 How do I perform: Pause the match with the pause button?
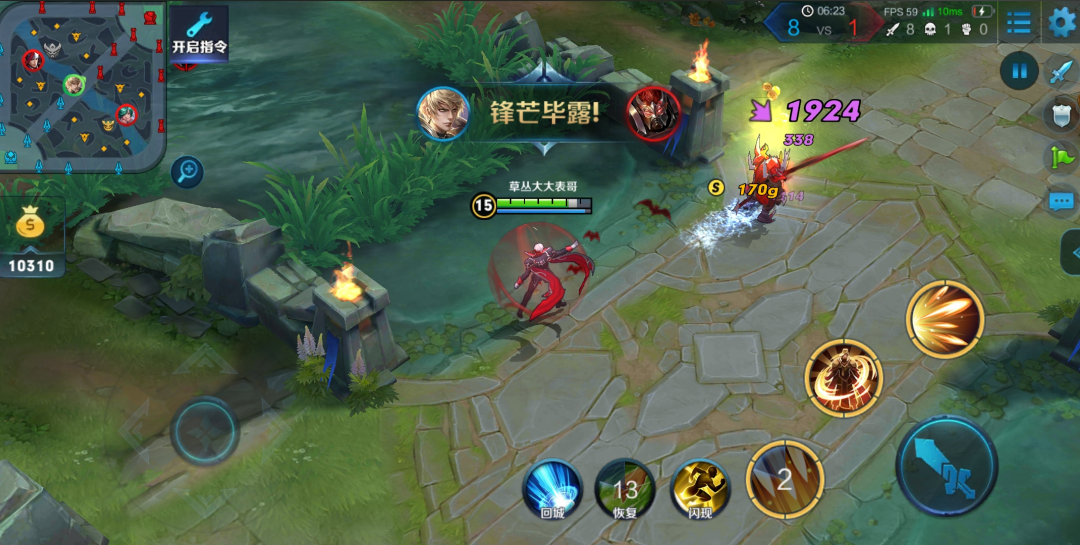tap(1019, 71)
